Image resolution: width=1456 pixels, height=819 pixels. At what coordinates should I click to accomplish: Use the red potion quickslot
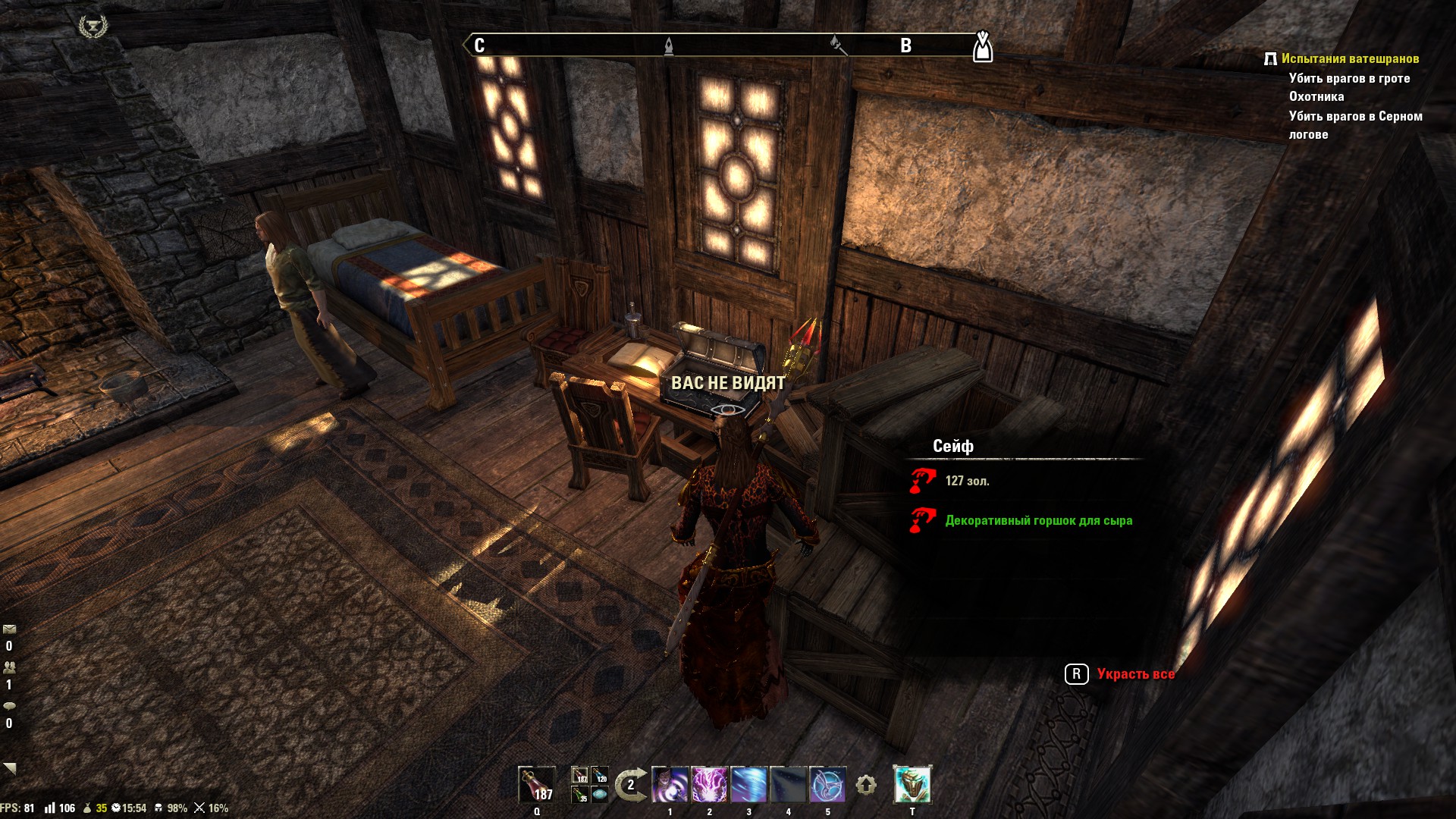pyautogui.click(x=536, y=784)
